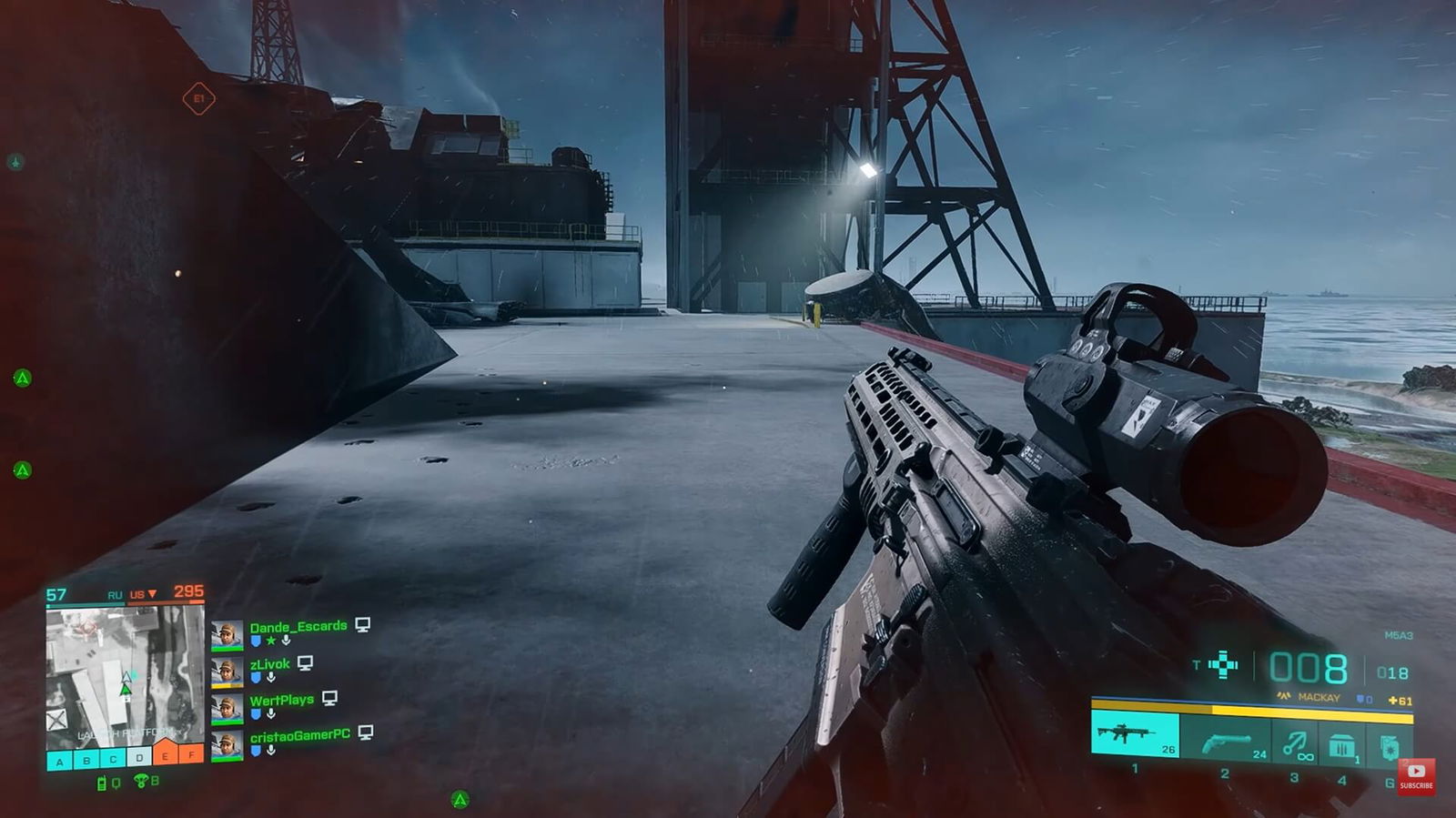The image size is (1456, 818).
Task: Select squad member cristaoGamerPC
Action: point(299,734)
